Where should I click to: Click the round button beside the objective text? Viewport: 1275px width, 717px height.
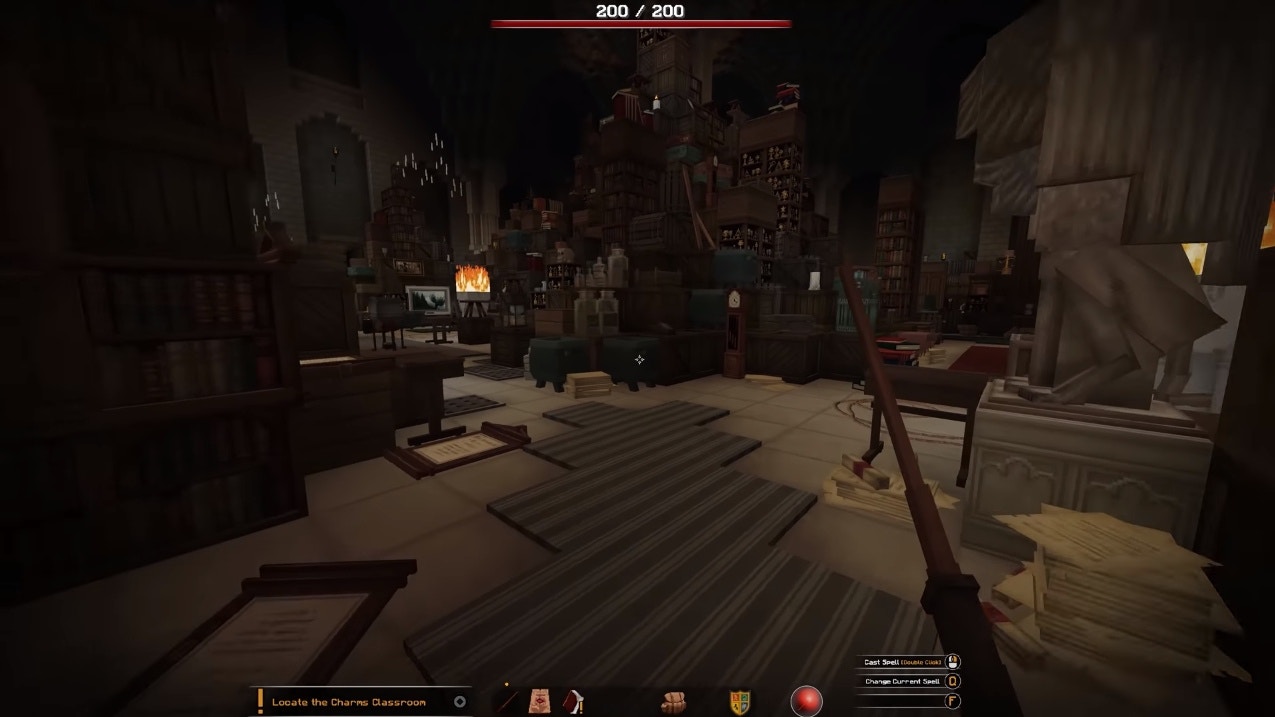pyautogui.click(x=460, y=702)
